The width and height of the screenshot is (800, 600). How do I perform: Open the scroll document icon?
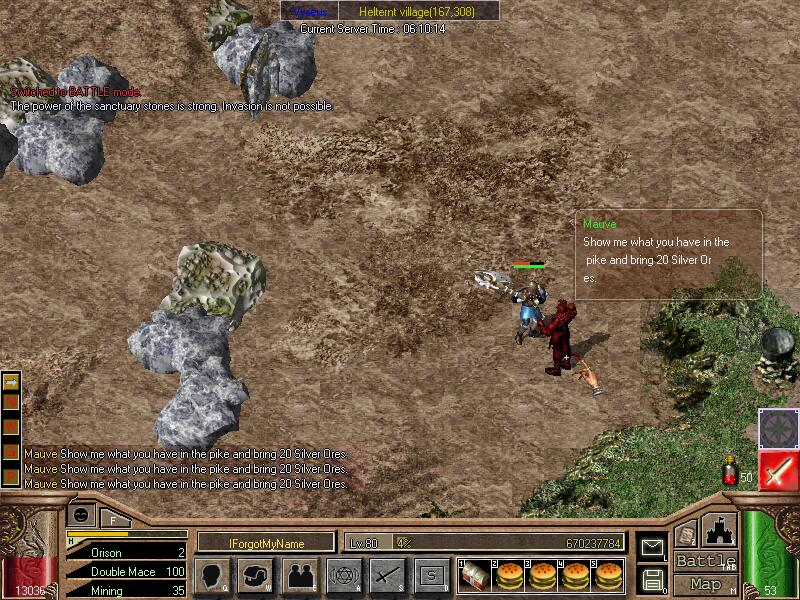point(686,535)
